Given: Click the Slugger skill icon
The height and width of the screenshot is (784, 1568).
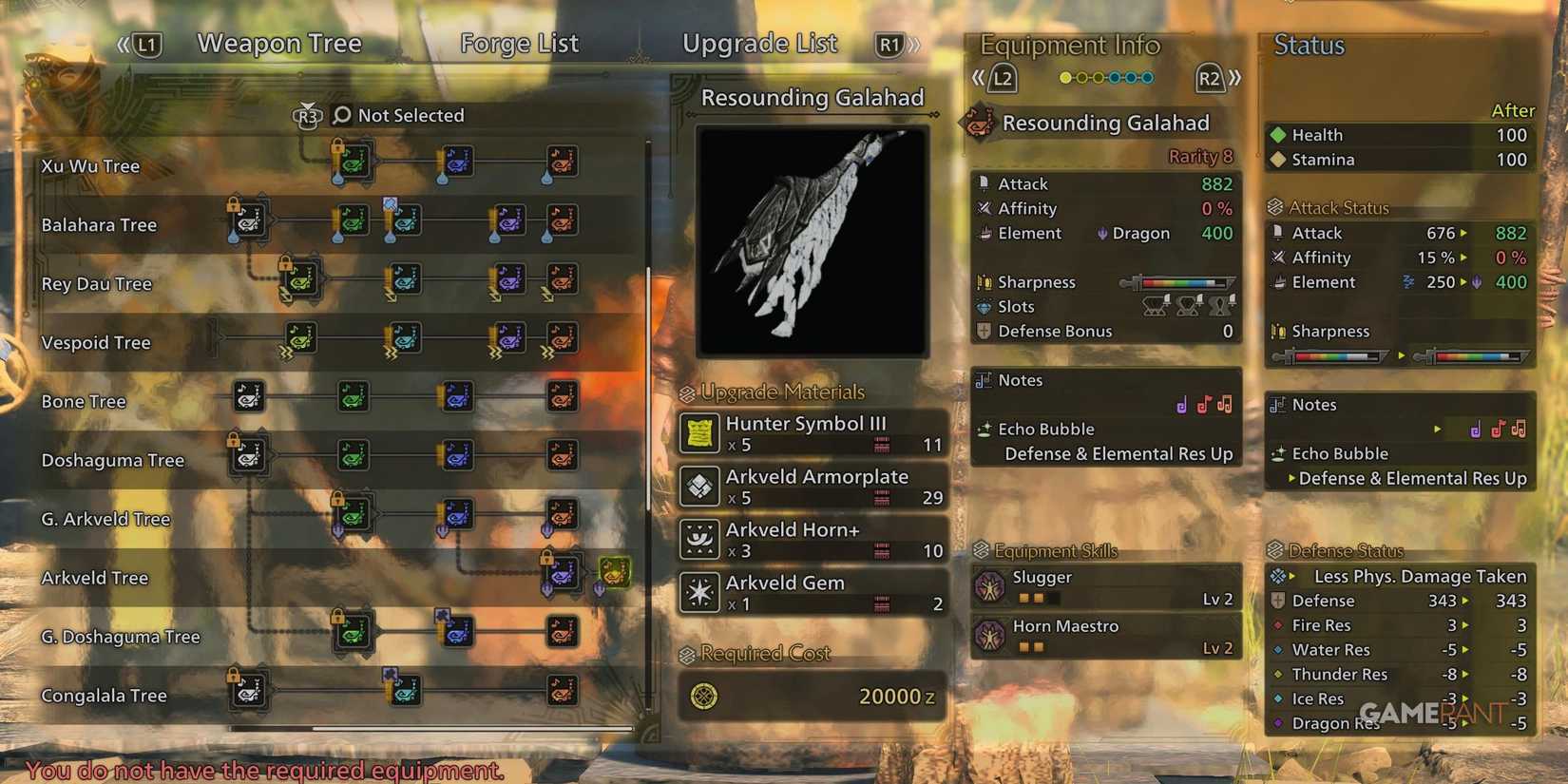Looking at the screenshot, I should (x=990, y=586).
